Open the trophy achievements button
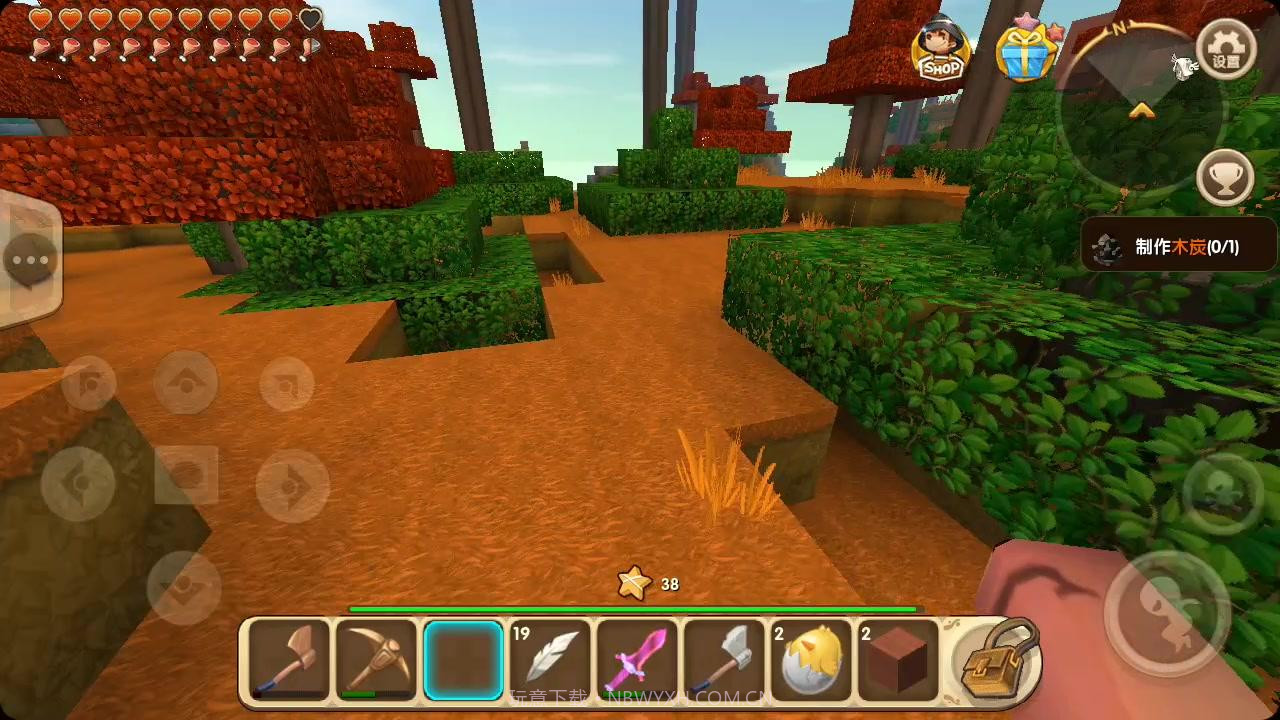1280x720 pixels. 1226,178
